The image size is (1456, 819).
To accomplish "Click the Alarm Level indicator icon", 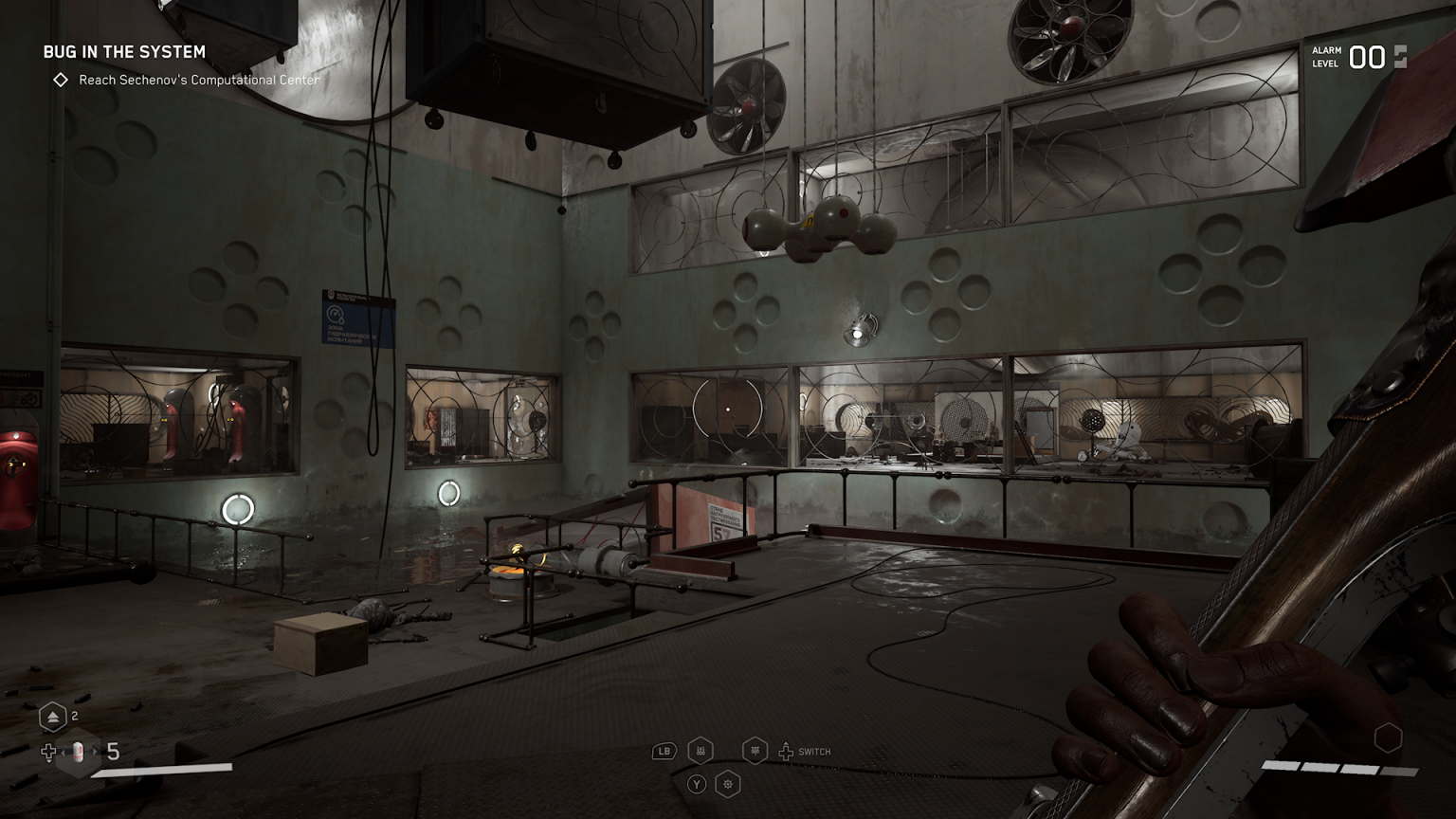I will [x=1401, y=57].
